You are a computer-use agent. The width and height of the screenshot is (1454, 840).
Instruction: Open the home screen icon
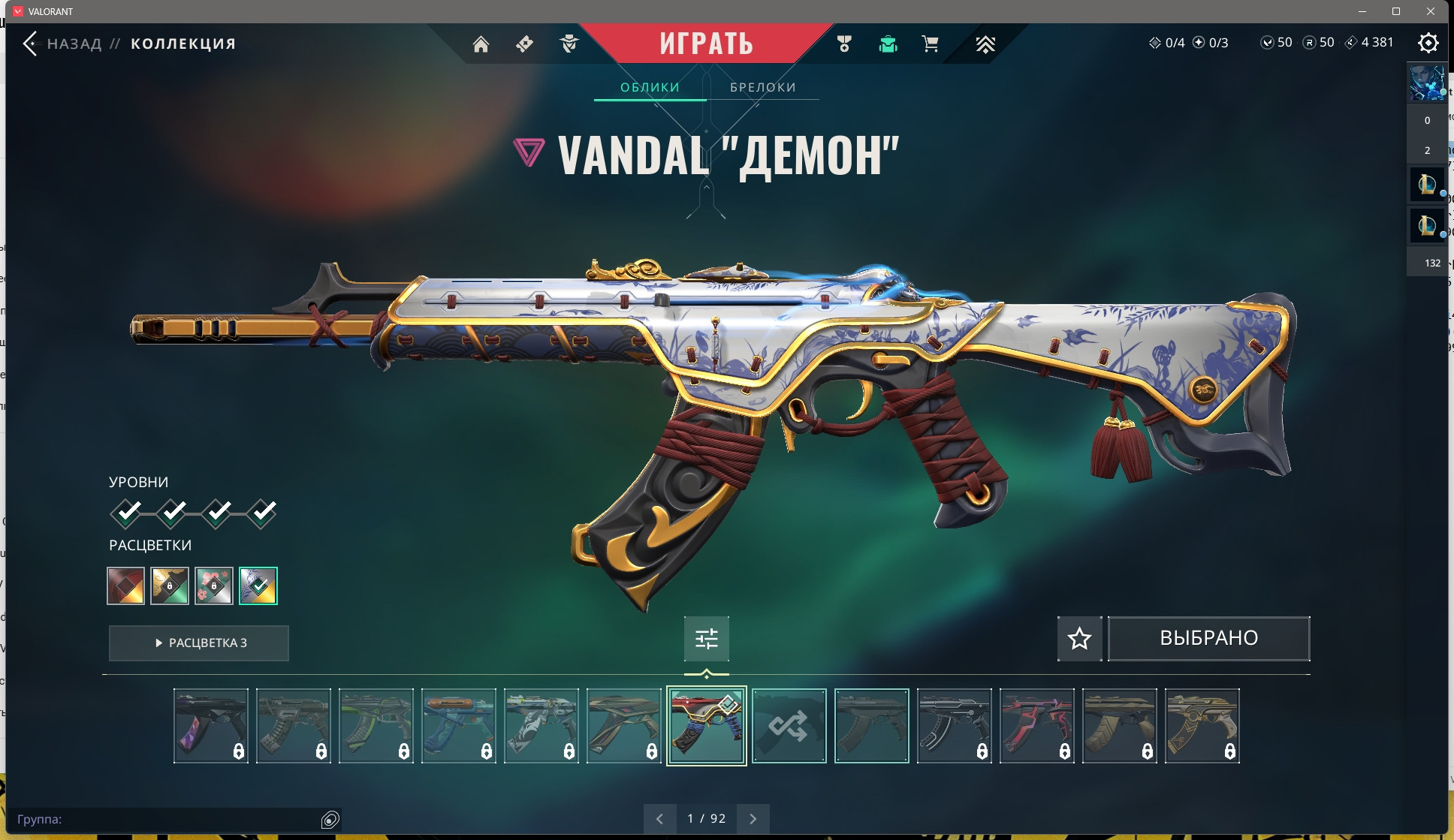[481, 44]
